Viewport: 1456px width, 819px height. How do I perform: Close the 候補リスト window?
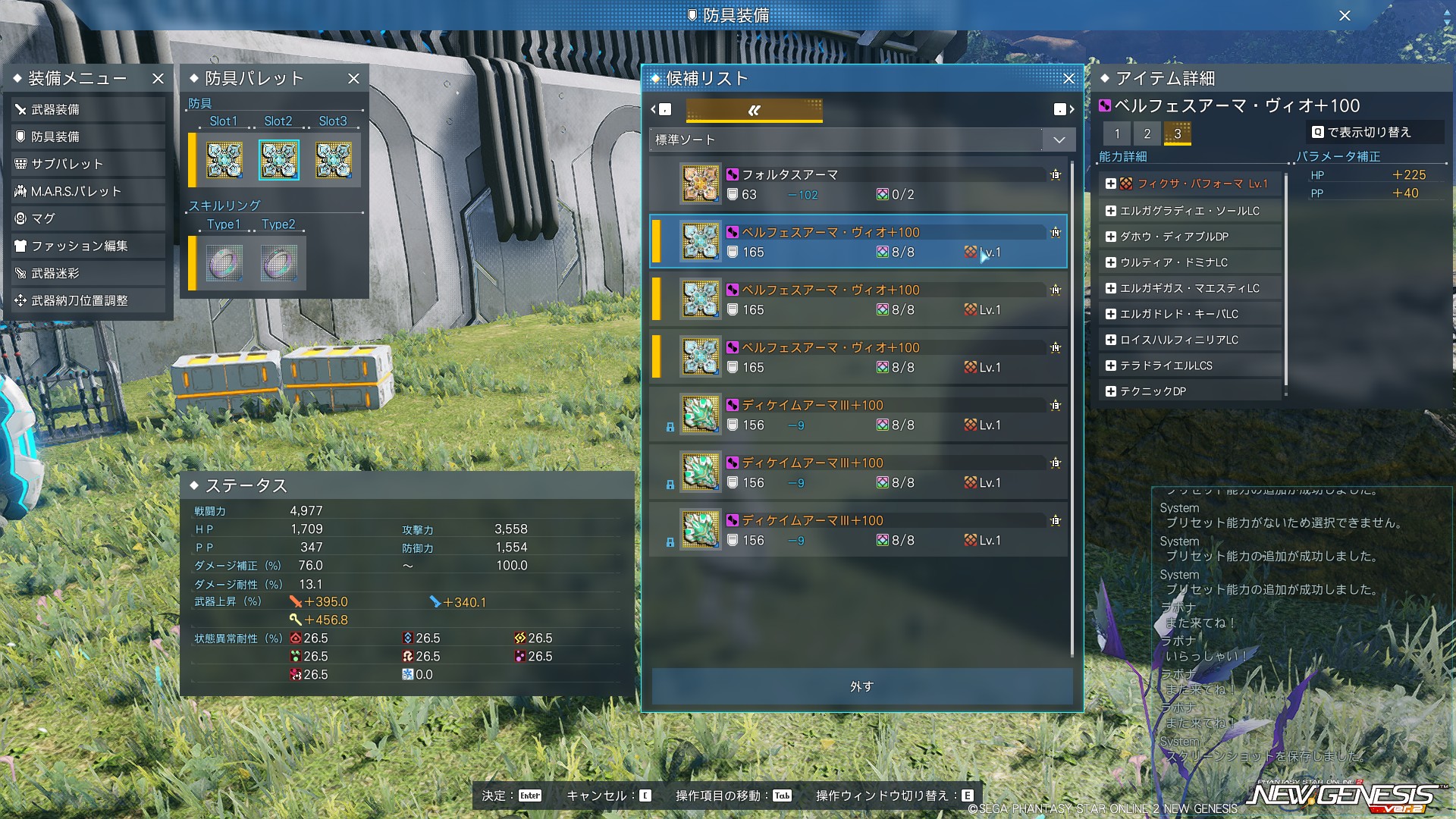pyautogui.click(x=1068, y=78)
